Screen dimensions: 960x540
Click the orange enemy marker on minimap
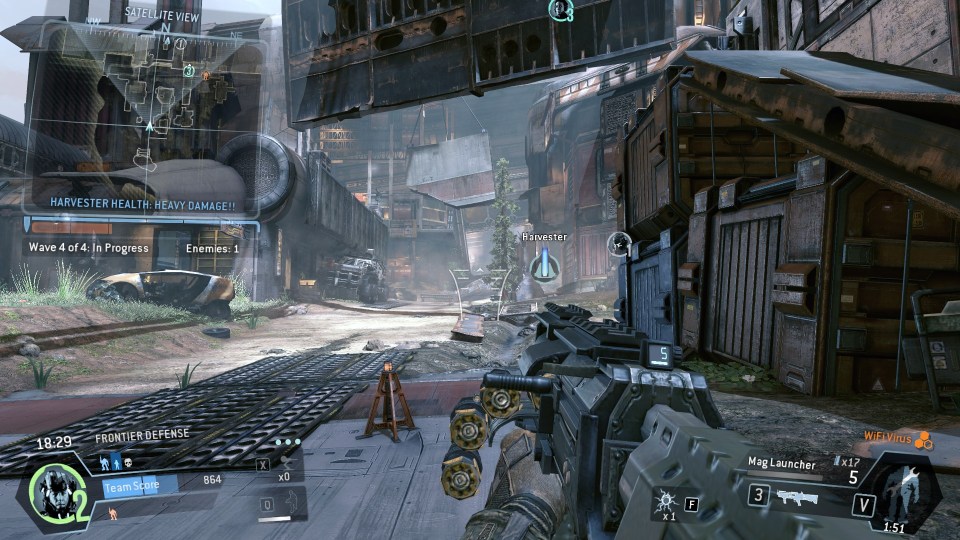205,75
